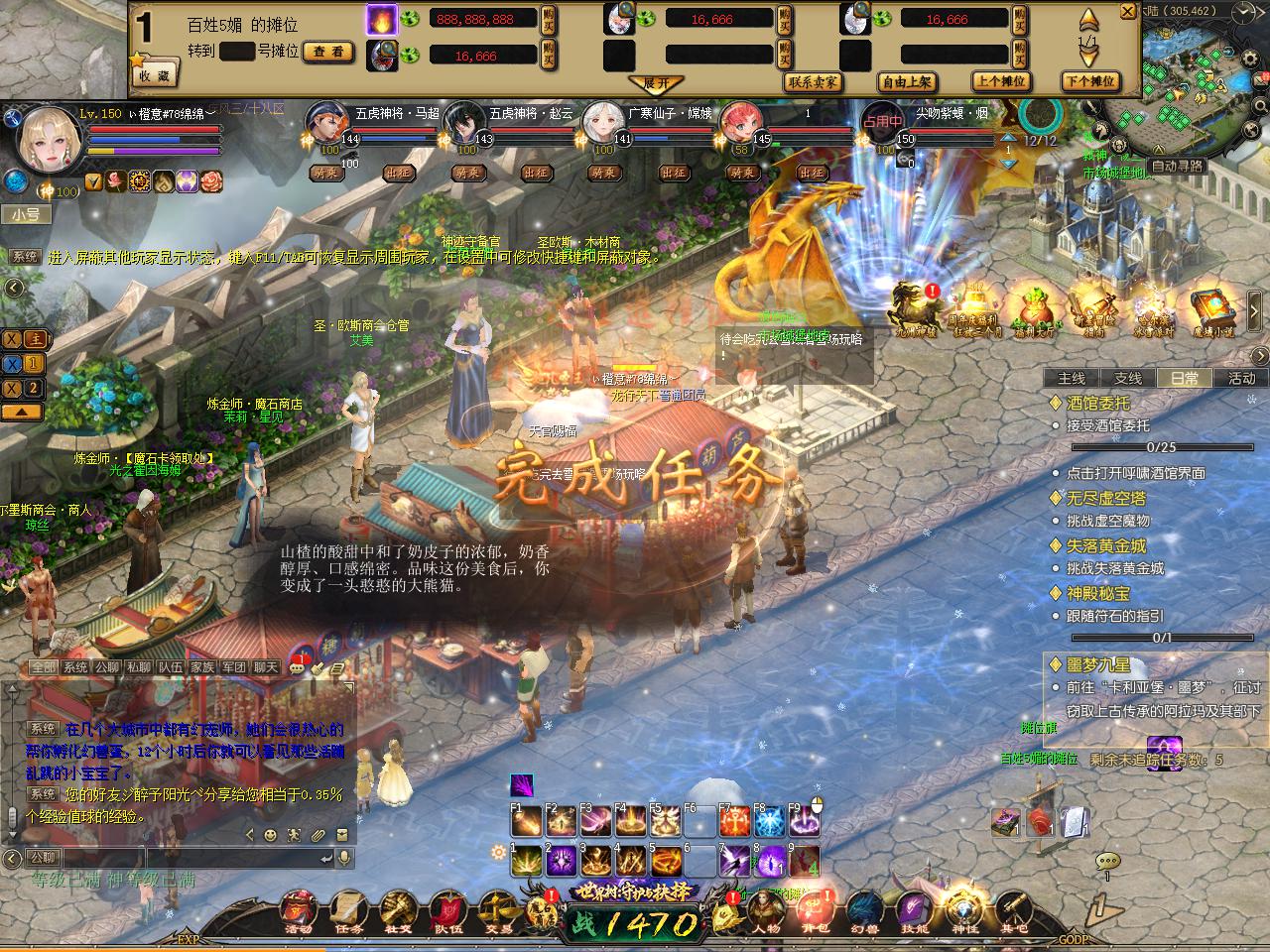Open the 技能 skills menu
Image resolution: width=1270 pixels, height=952 pixels.
click(915, 910)
